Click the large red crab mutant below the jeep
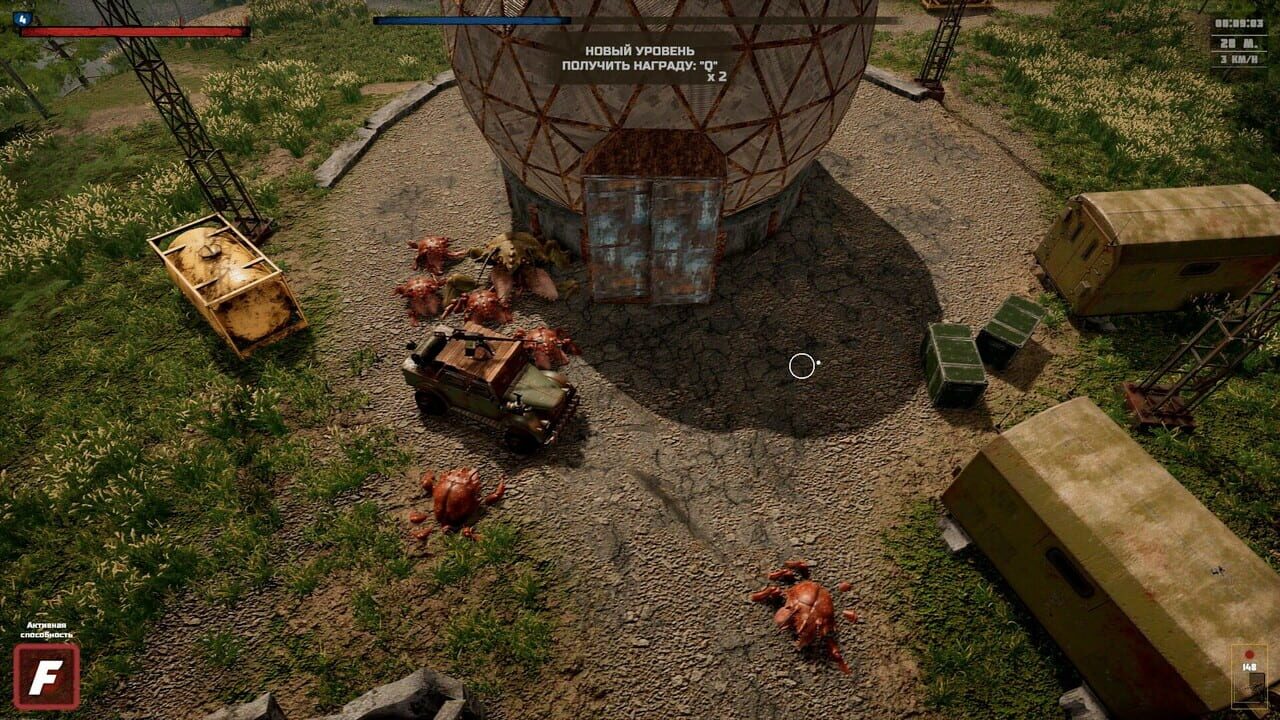The width and height of the screenshot is (1280, 720). [455, 500]
